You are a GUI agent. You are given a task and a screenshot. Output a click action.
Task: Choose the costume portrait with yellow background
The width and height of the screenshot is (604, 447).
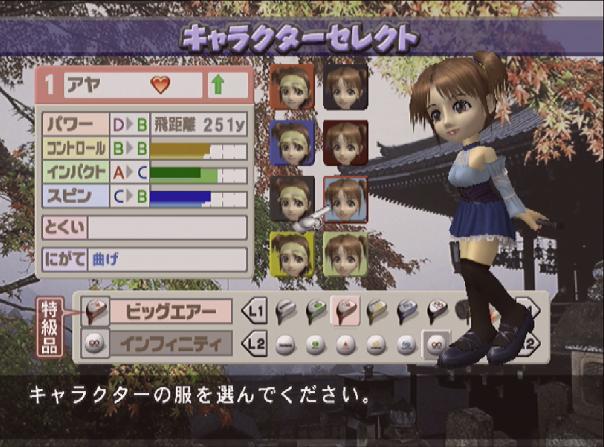pyautogui.click(x=292, y=254)
